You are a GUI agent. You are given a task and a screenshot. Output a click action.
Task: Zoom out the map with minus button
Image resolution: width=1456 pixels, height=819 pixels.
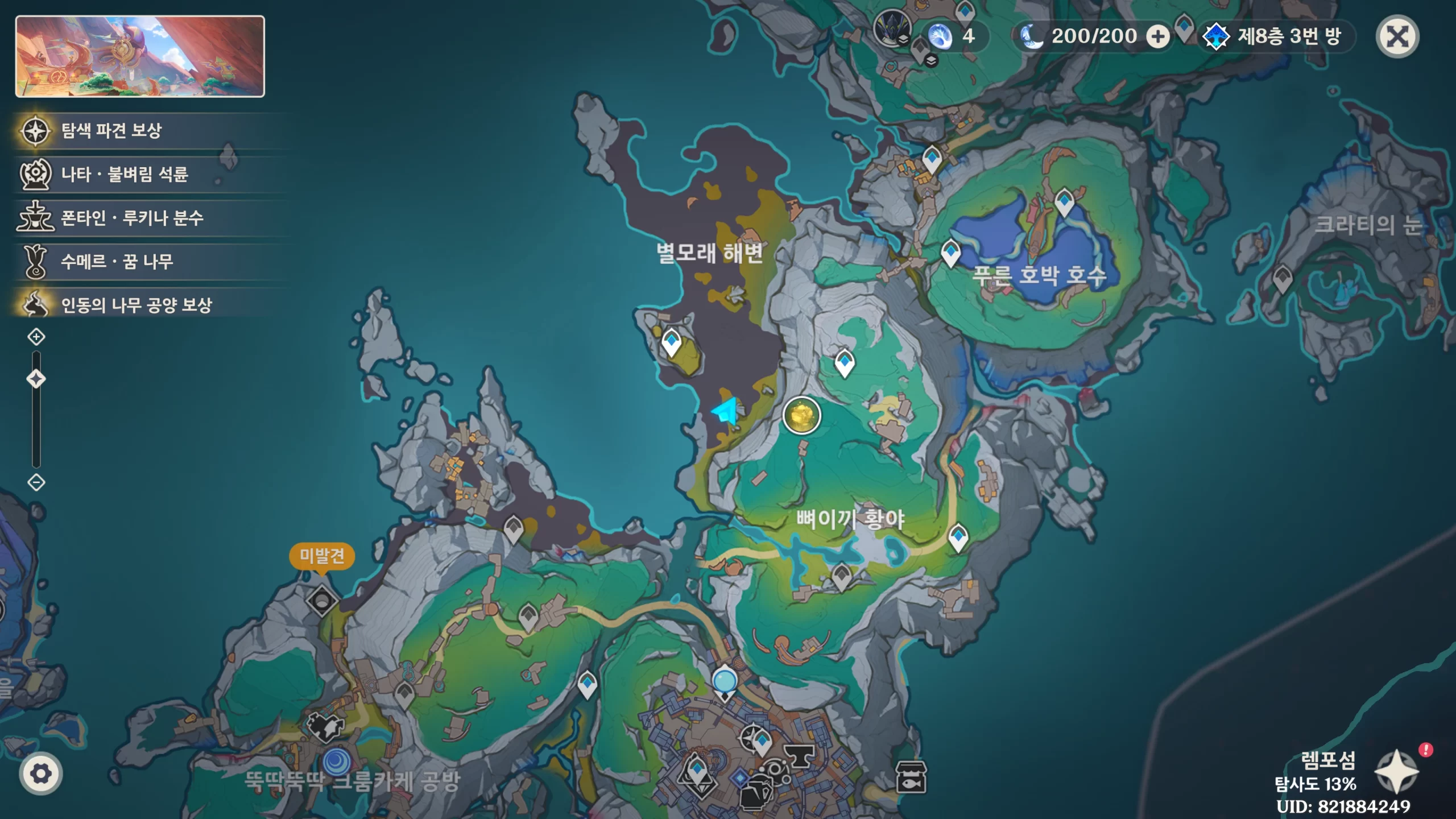(36, 483)
